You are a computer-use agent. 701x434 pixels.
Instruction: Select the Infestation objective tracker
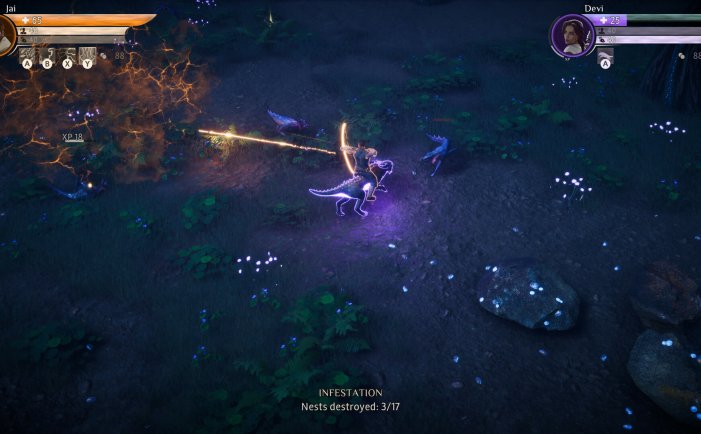click(x=350, y=400)
